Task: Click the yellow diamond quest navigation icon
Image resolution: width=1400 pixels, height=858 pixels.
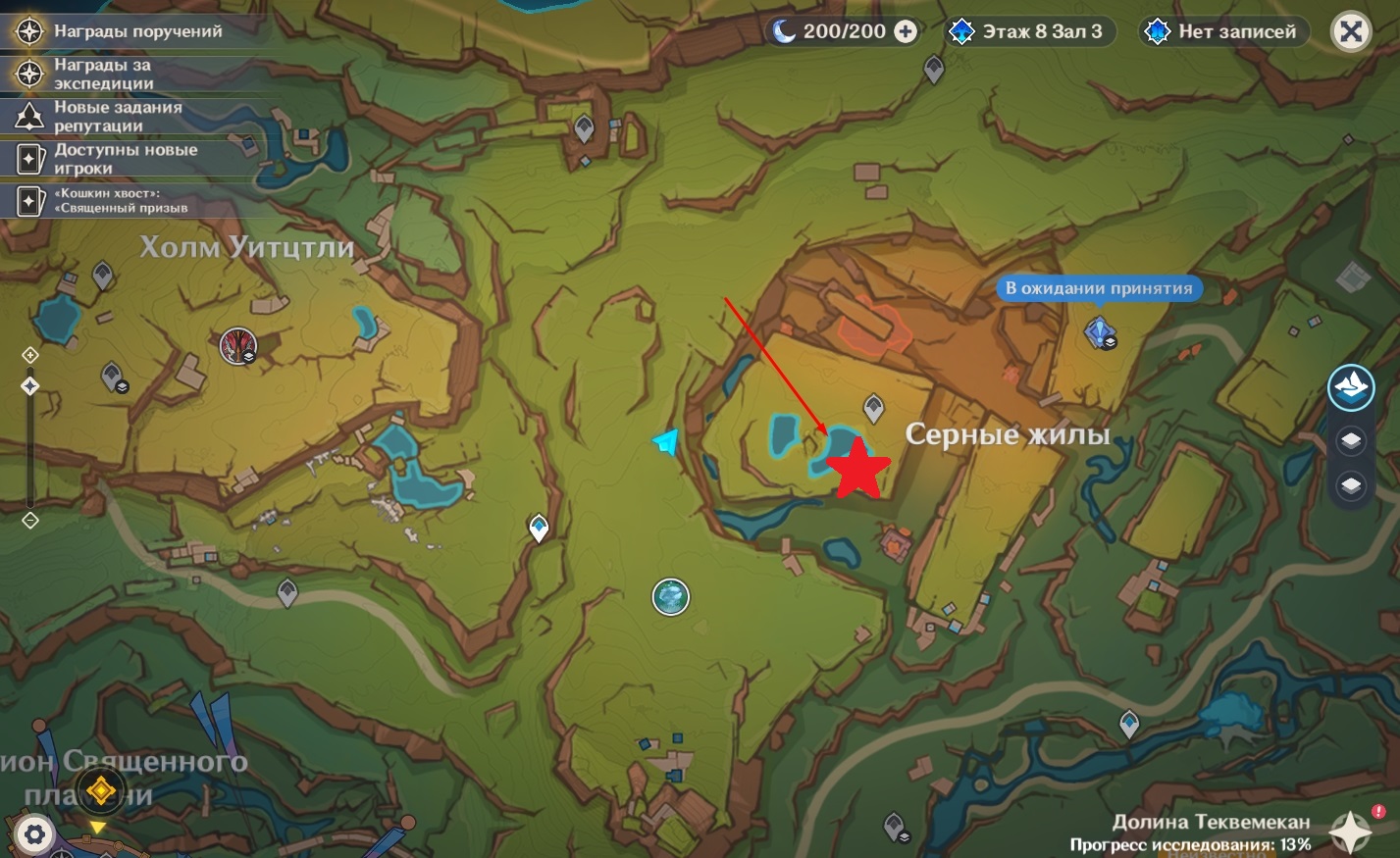Action: 99,790
